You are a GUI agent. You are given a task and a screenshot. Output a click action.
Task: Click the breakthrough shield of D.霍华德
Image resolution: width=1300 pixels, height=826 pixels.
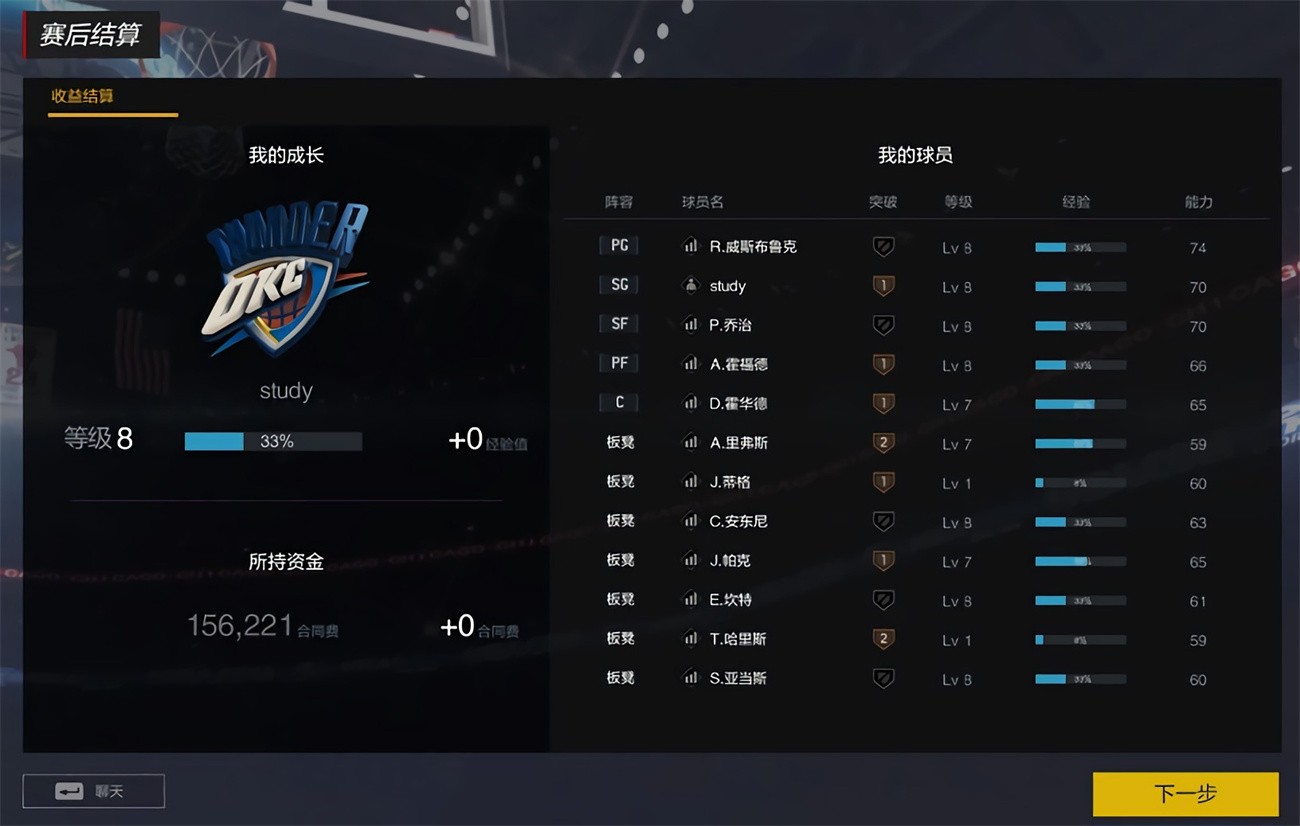pyautogui.click(x=884, y=404)
